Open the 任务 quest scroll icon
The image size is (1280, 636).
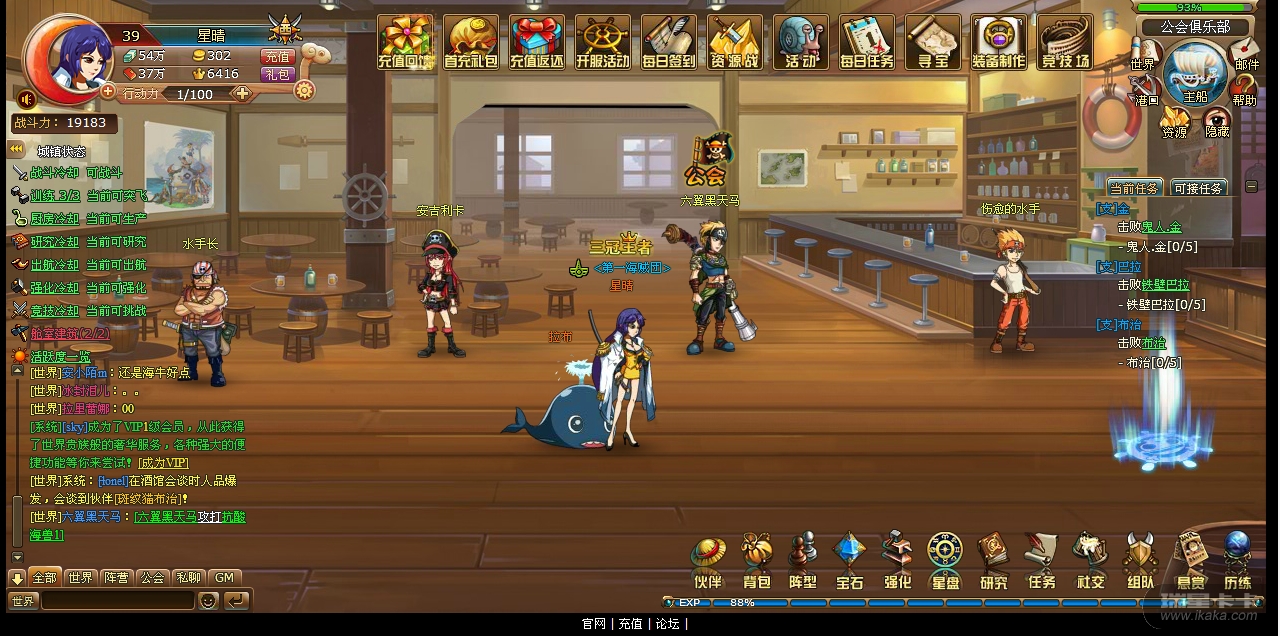click(1041, 564)
